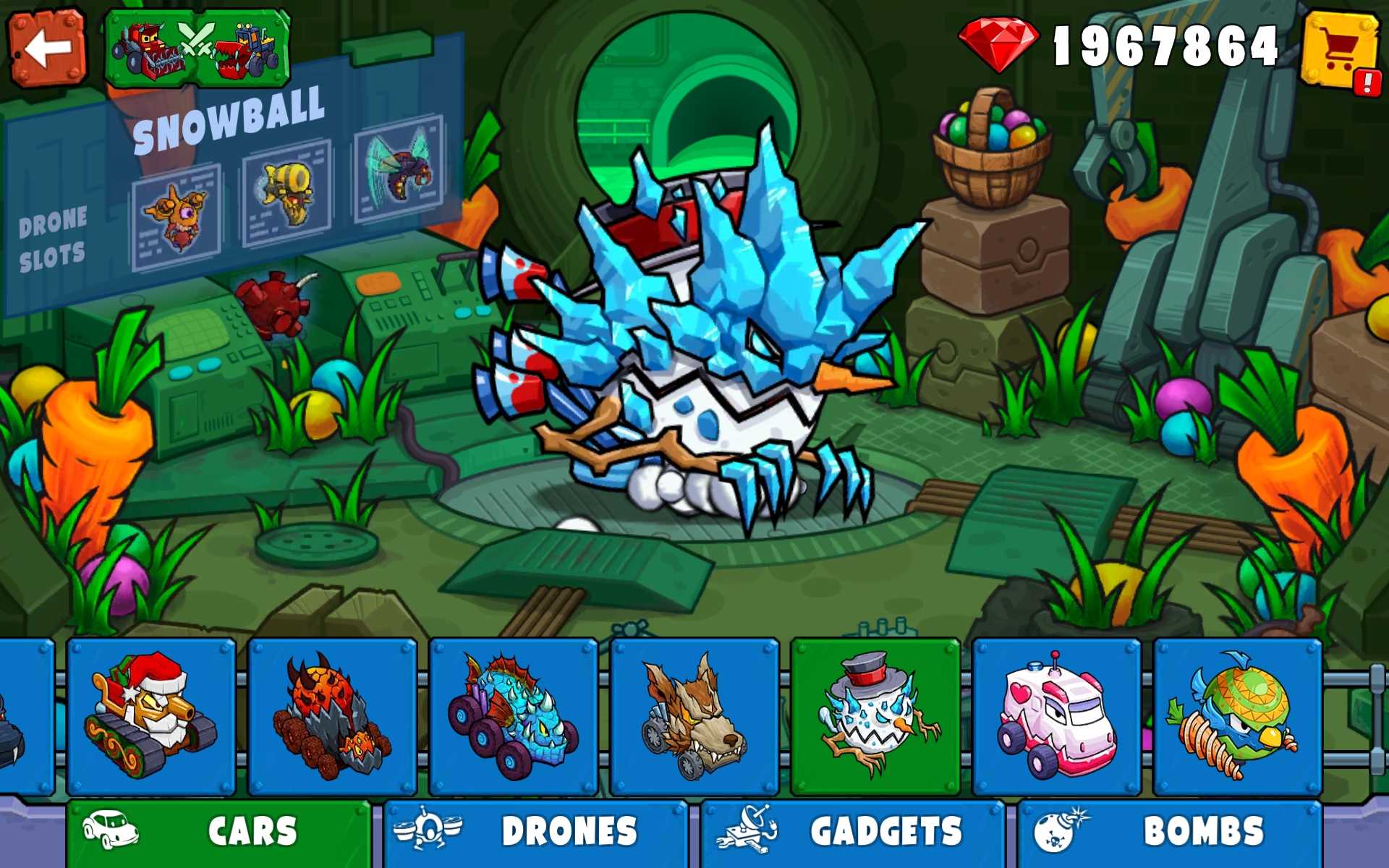Choose the lava demon car

tap(332, 717)
